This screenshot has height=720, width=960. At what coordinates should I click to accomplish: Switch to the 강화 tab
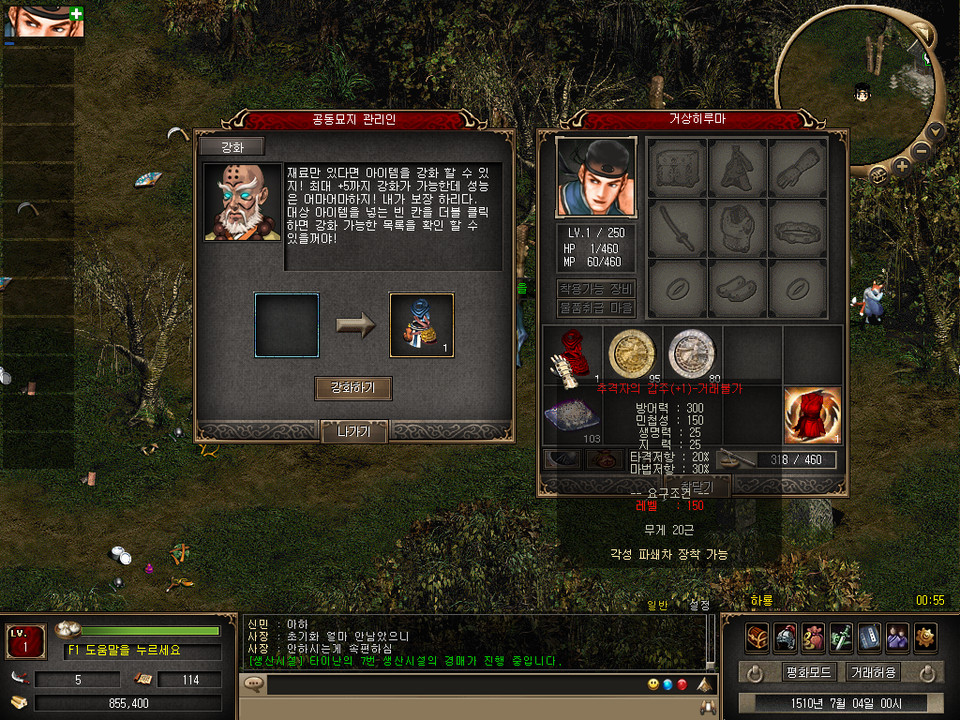coord(231,146)
